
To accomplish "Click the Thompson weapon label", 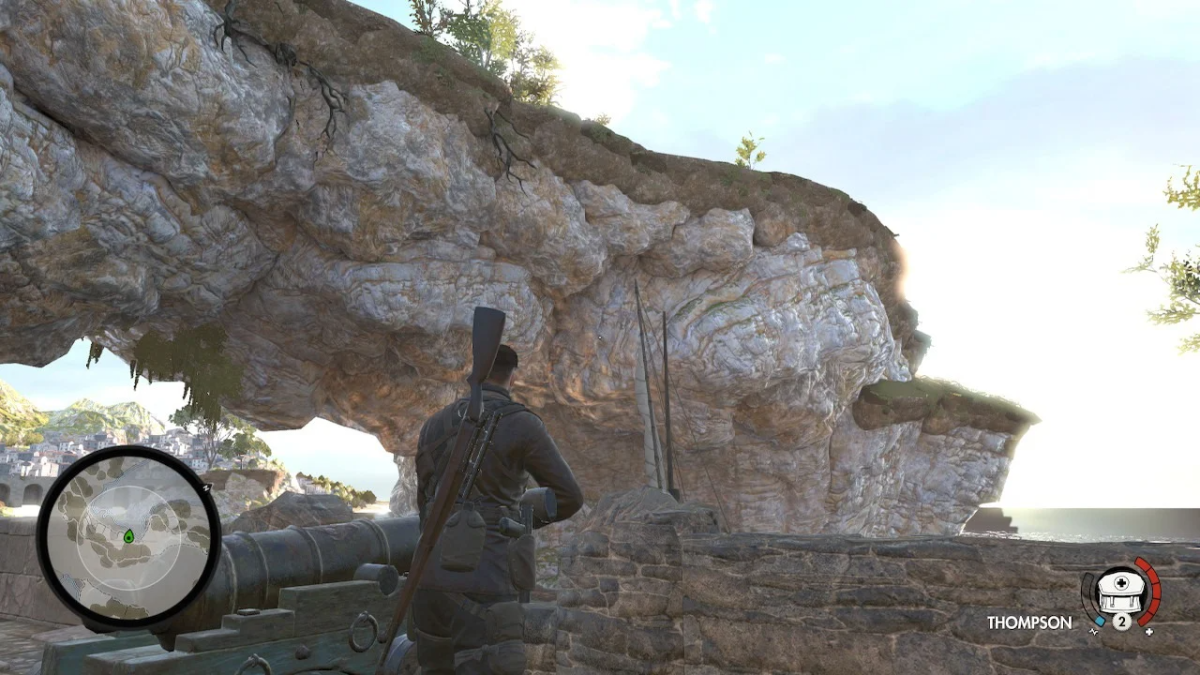I will [1029, 622].
